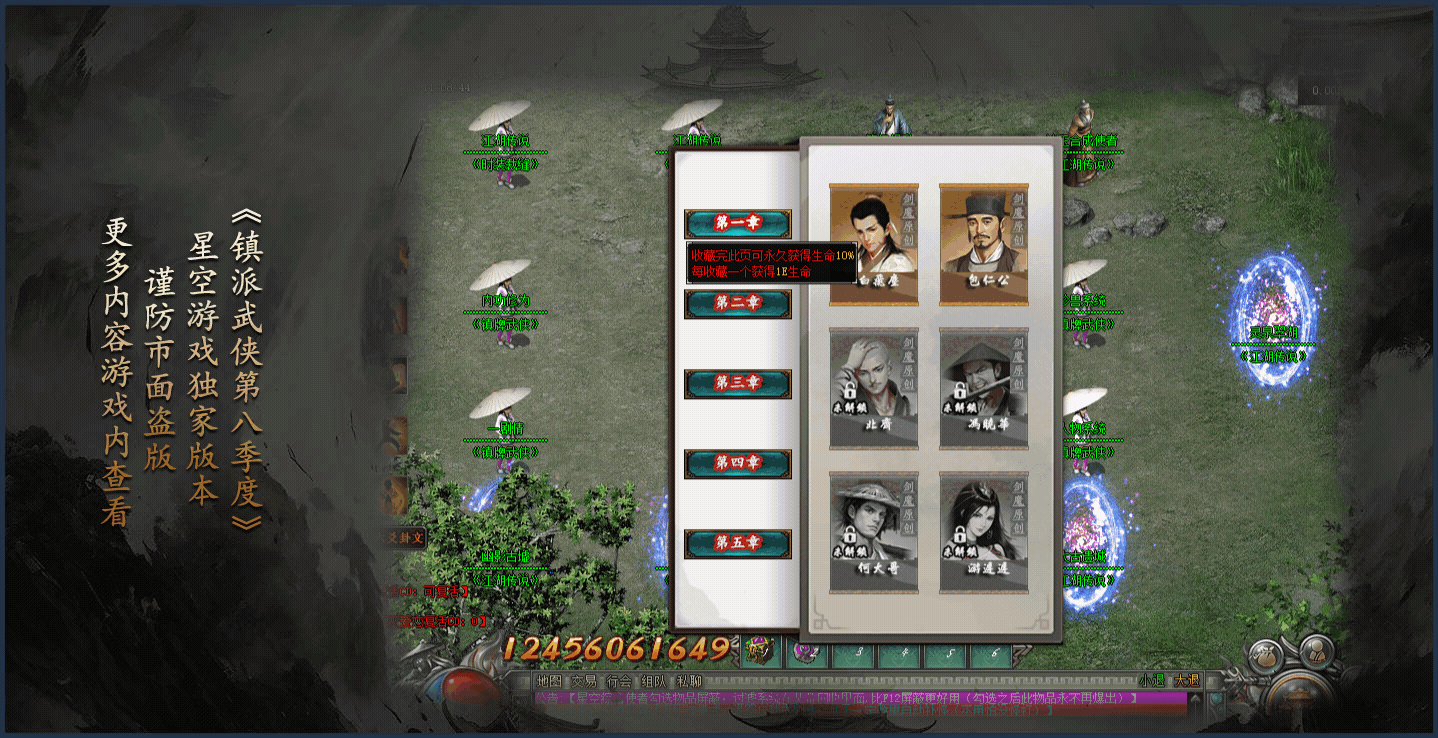This screenshot has width=1438, height=738.
Task: Open the character sheet round icon
Action: (1318, 652)
